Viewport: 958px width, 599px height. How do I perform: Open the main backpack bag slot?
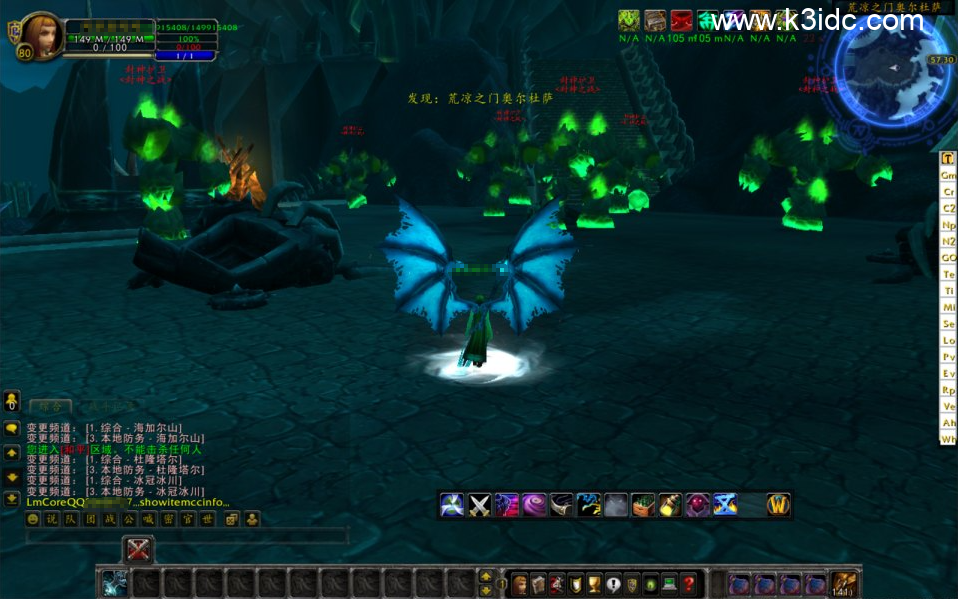[845, 584]
